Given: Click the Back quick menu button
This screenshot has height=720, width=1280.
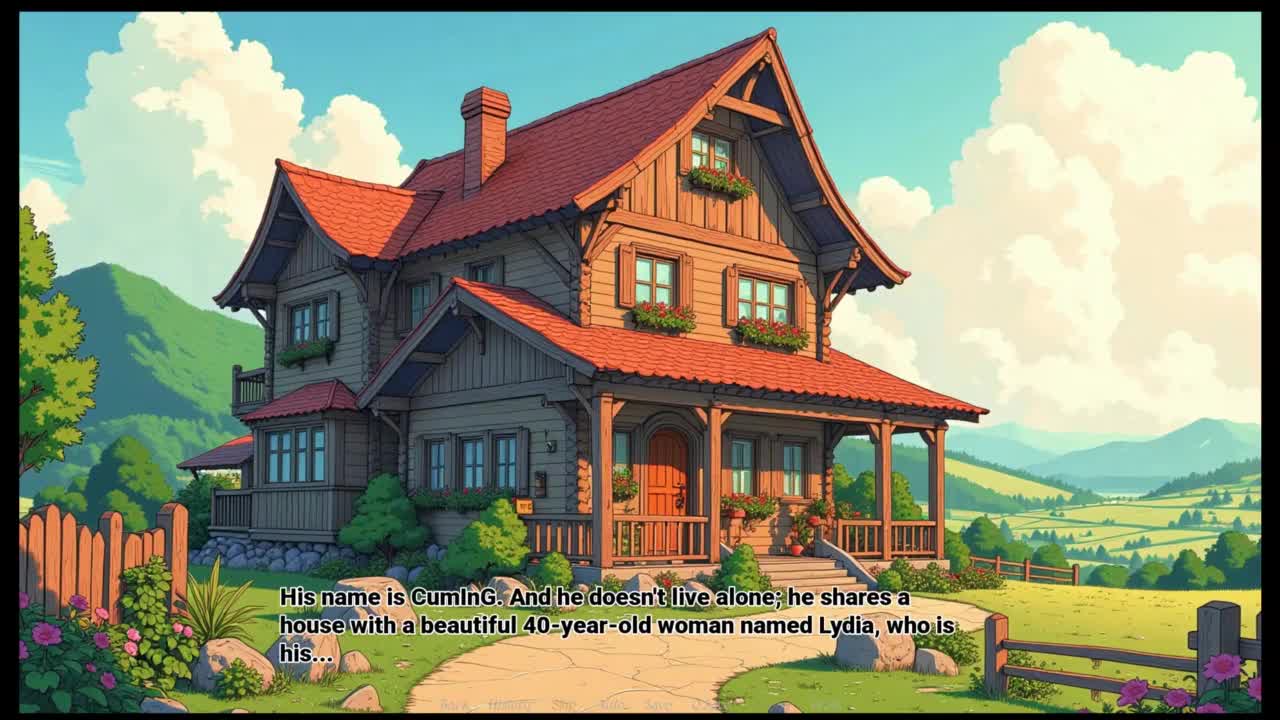Looking at the screenshot, I should click(454, 705).
